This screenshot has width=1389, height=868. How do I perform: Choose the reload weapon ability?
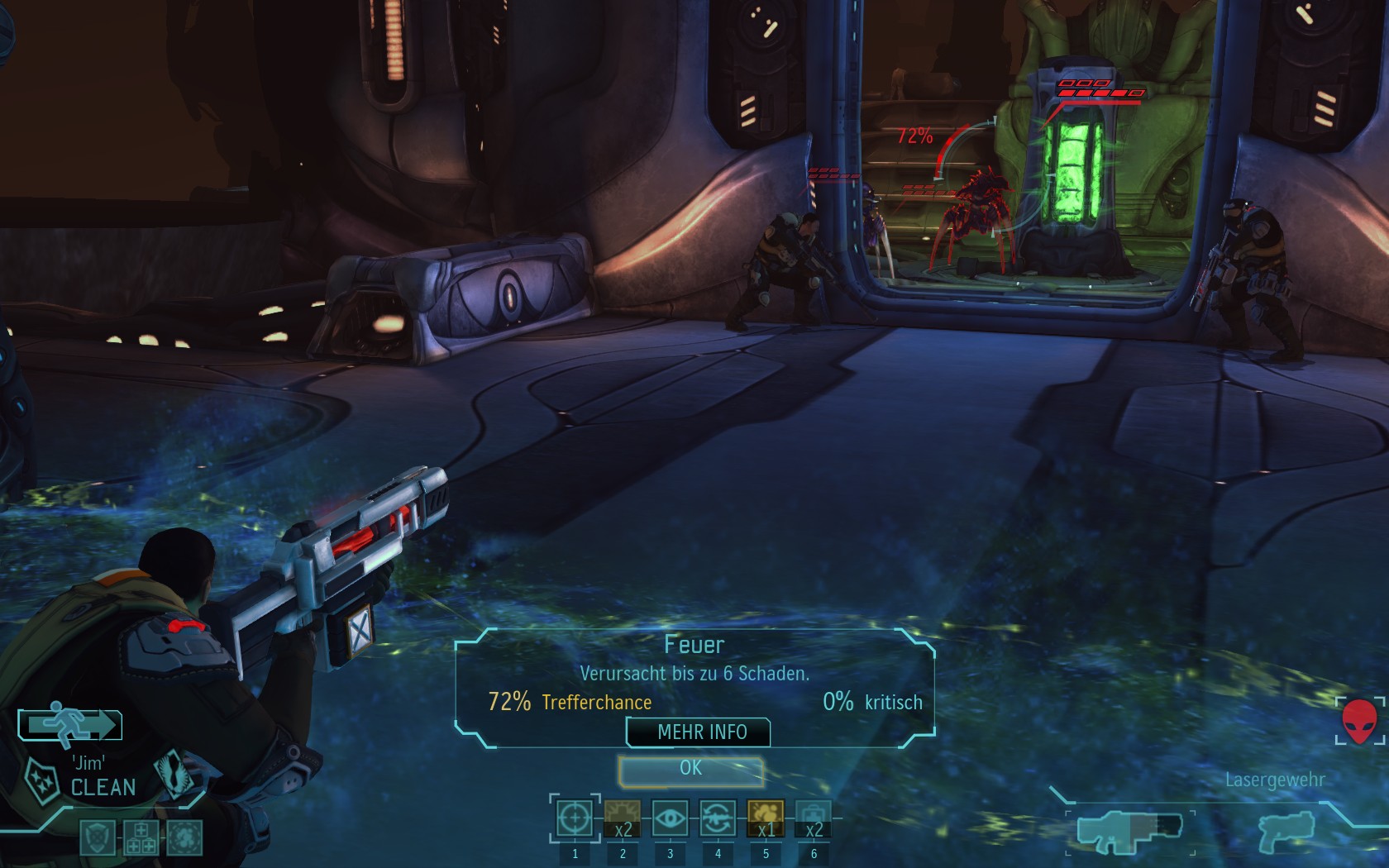click(718, 819)
